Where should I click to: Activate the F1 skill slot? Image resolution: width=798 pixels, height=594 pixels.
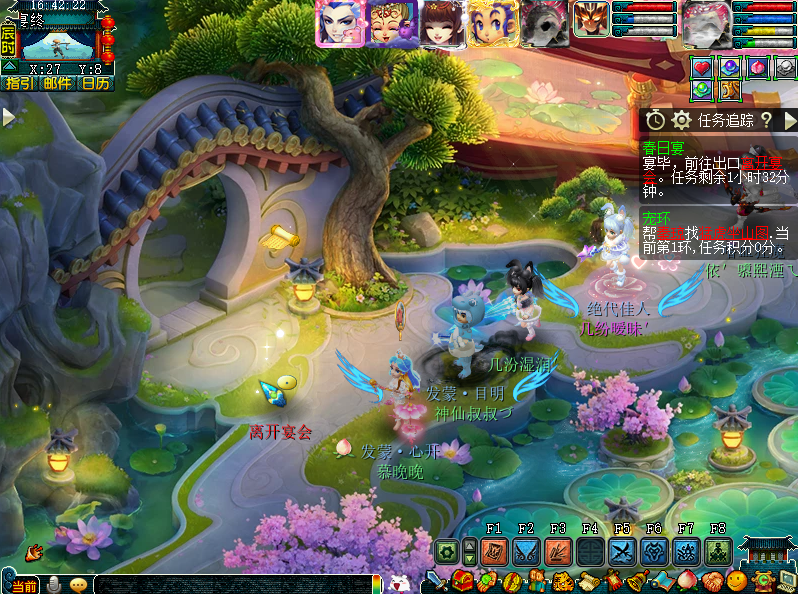[494, 551]
